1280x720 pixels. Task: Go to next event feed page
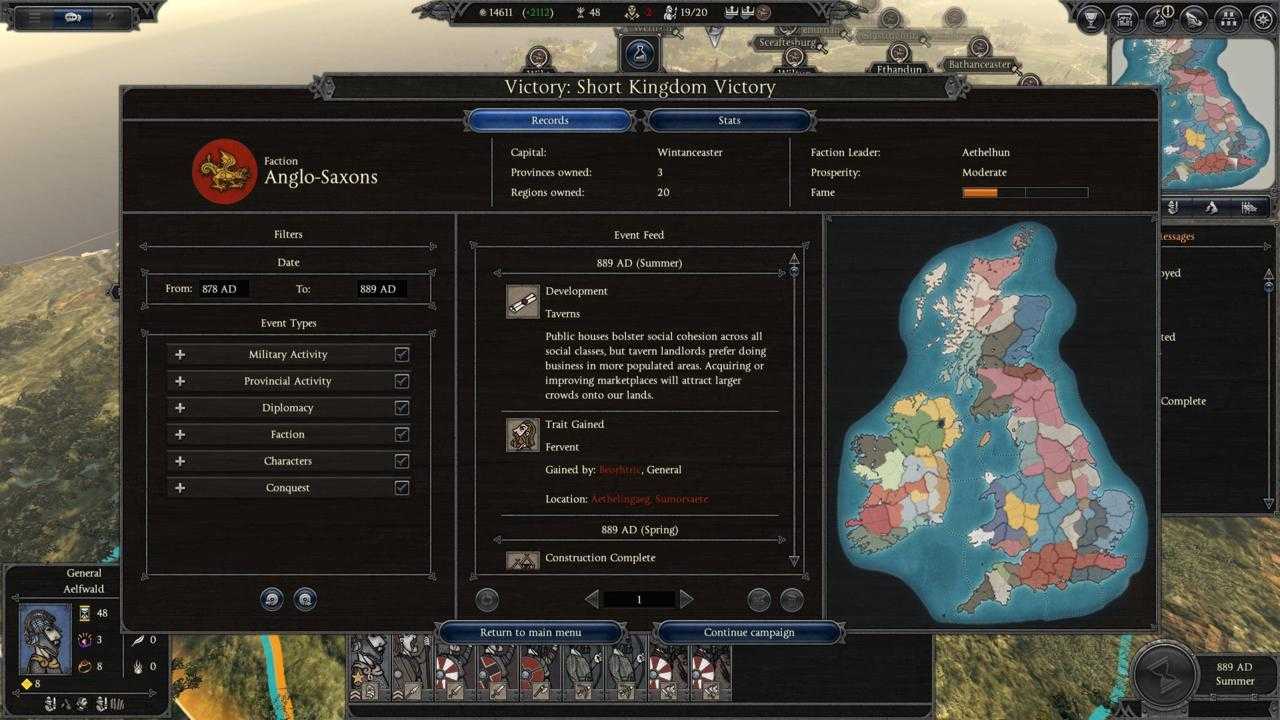[686, 599]
